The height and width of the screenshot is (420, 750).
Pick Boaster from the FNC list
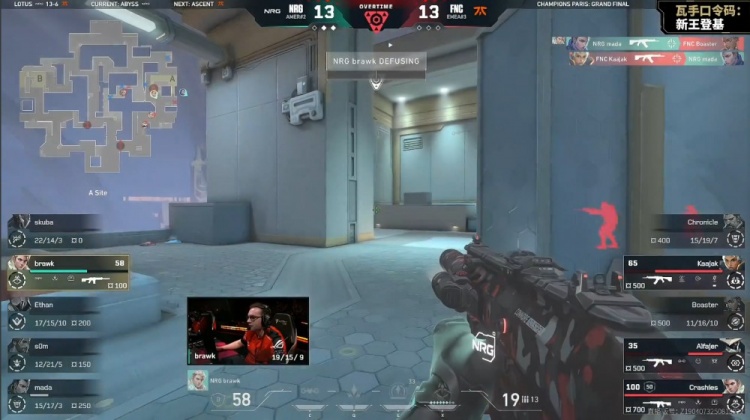pyautogui.click(x=690, y=313)
